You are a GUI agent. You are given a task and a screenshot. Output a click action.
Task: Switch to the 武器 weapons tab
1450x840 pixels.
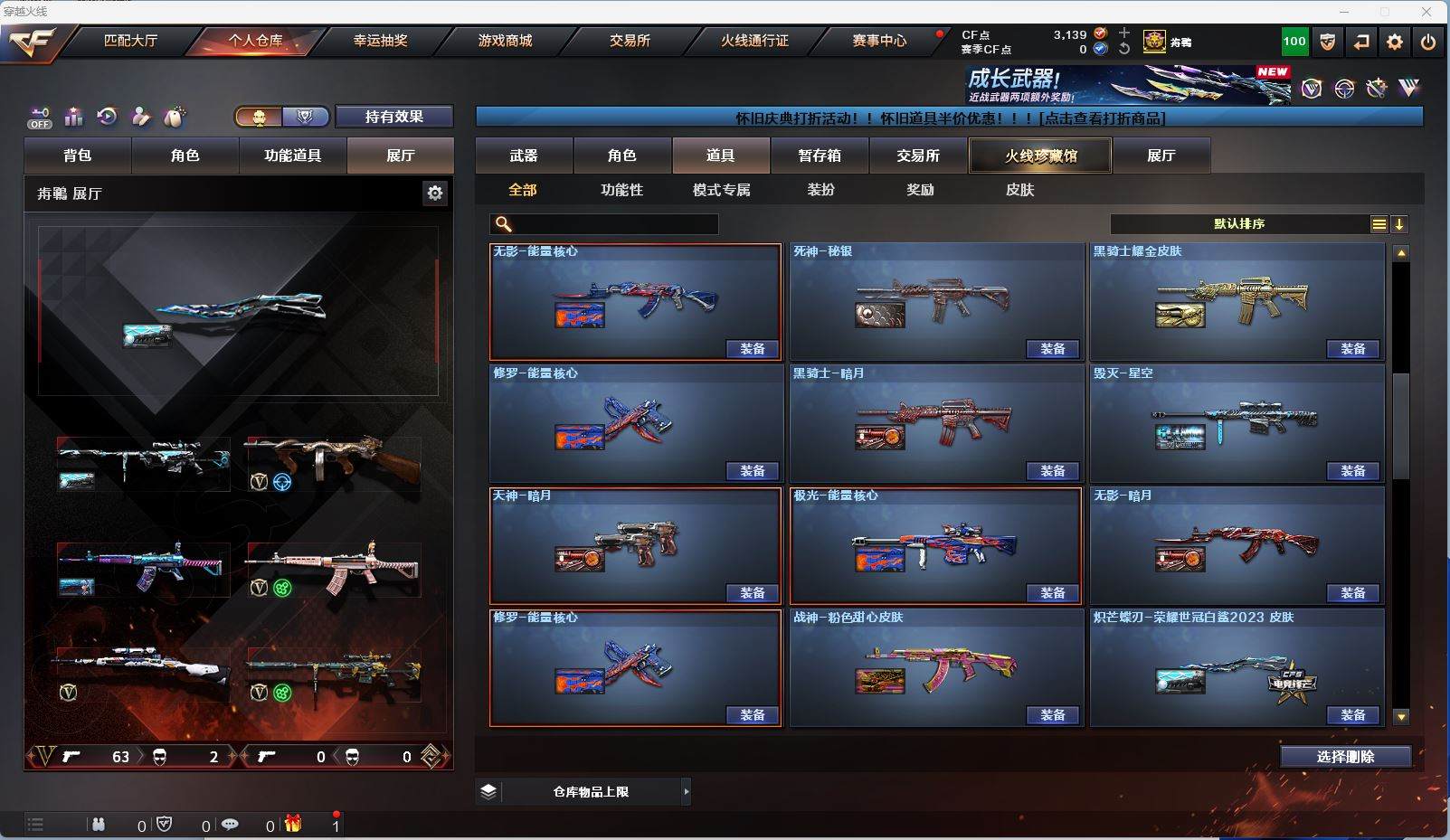524,156
